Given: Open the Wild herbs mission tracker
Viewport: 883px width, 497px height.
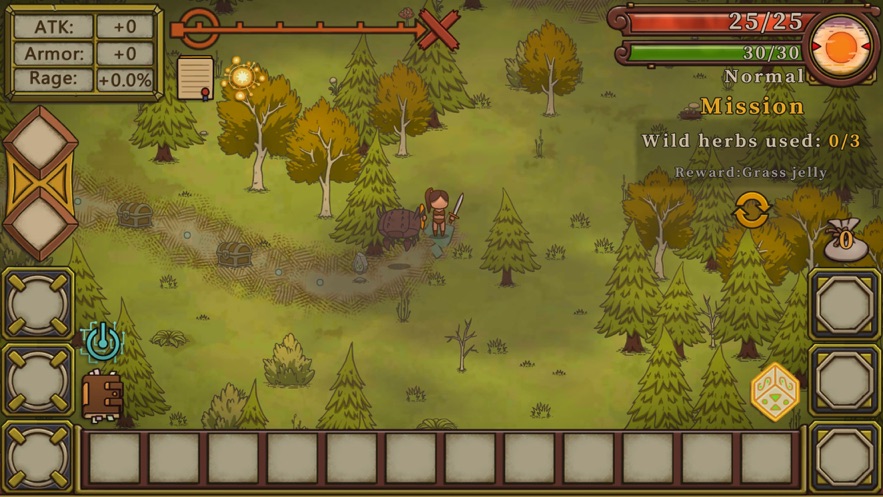Looking at the screenshot, I should (x=750, y=140).
